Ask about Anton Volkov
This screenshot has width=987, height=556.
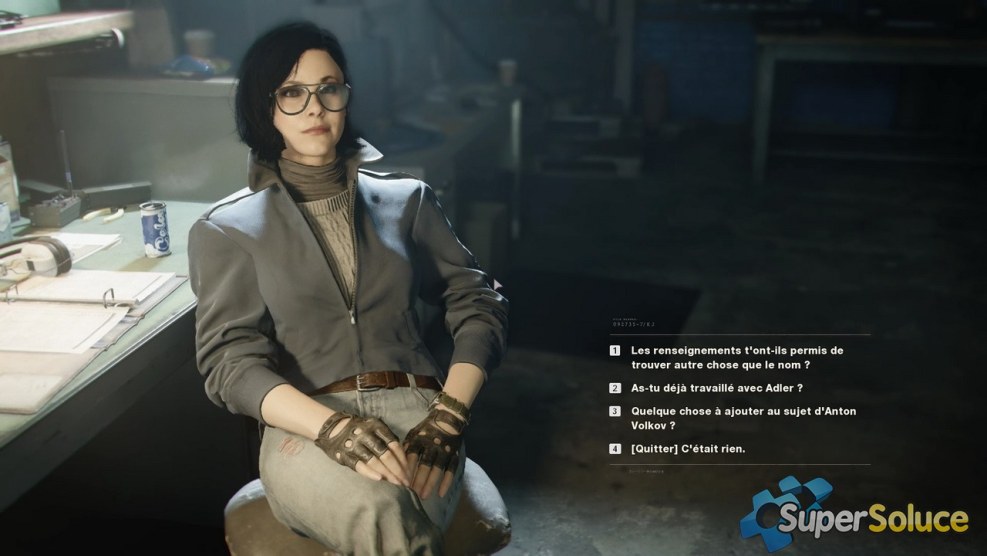pyautogui.click(x=742, y=417)
